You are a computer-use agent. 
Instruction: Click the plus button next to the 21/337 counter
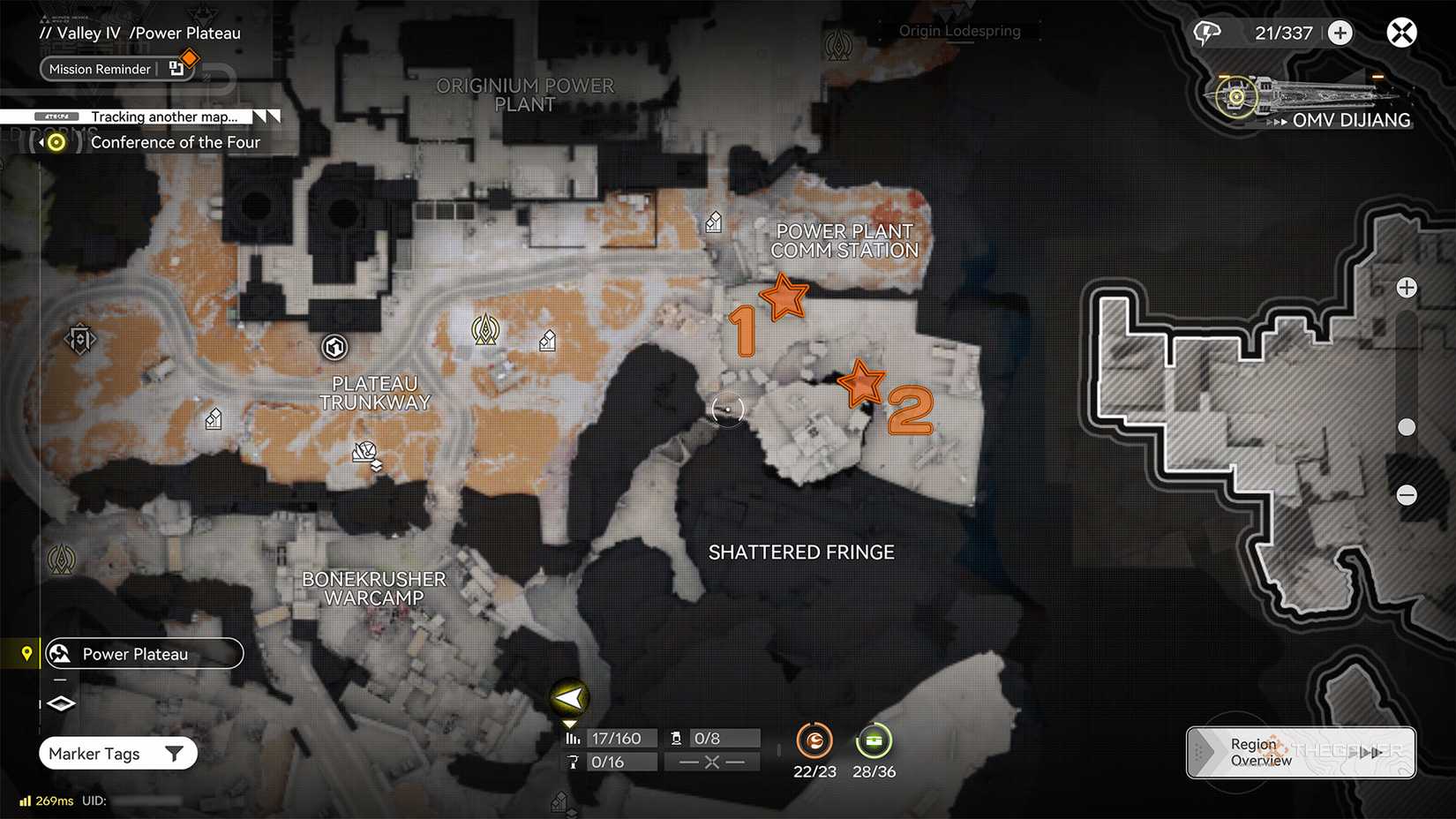pos(1340,32)
